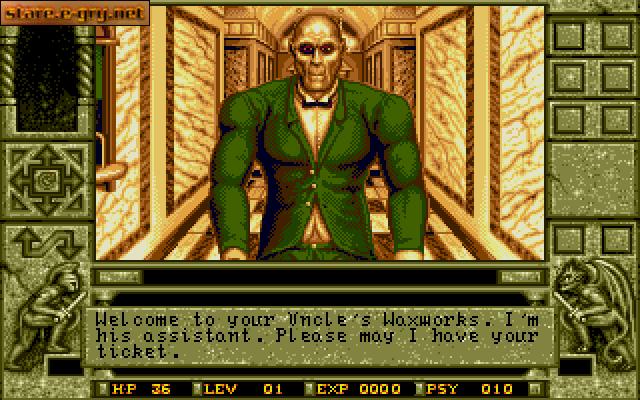Click the spiral center of the movement compass
640x400 pixels.
(x=46, y=181)
